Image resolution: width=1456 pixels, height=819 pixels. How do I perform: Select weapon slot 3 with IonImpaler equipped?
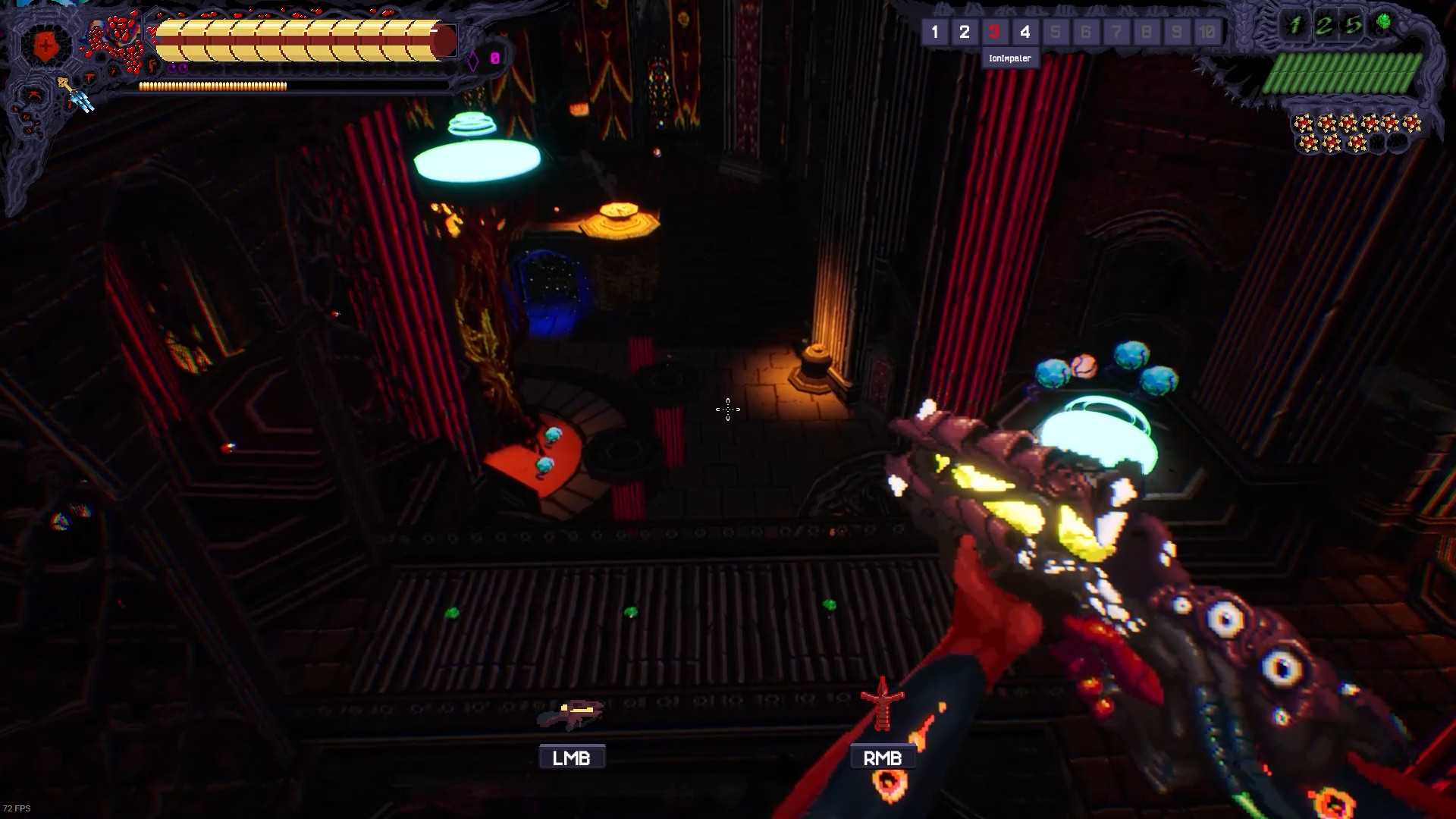click(x=994, y=33)
